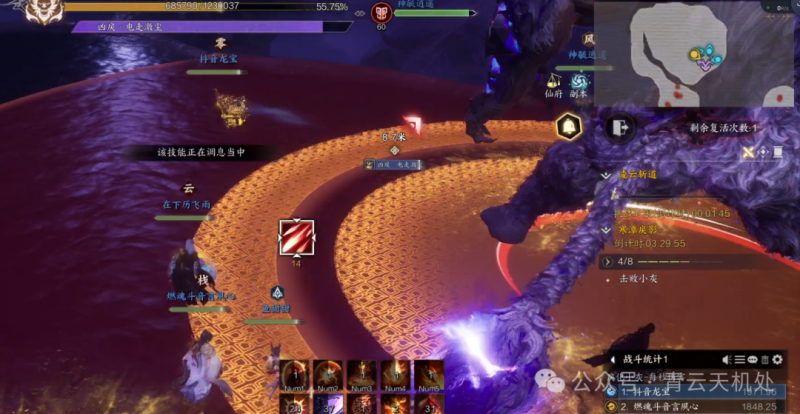800x414 pixels.
Task: Open the minimap
Action: 696,53
